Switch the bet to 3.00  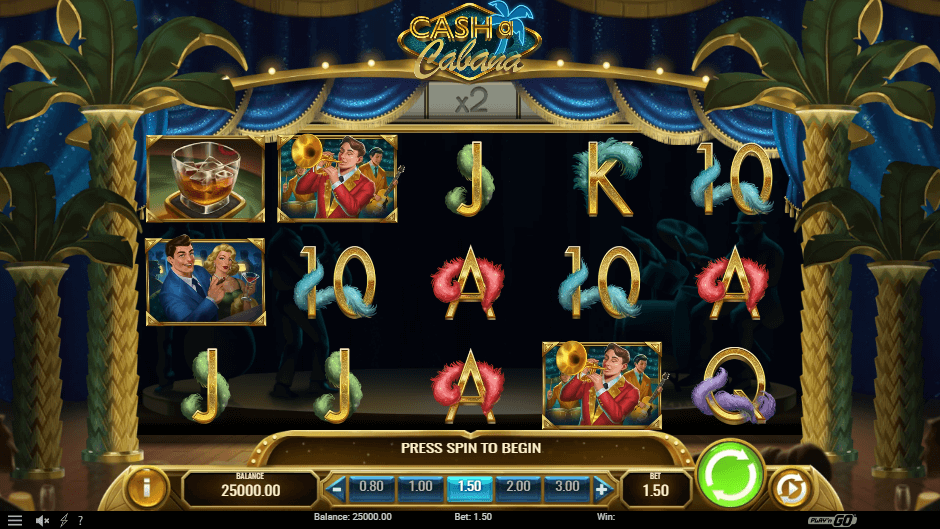[567, 487]
